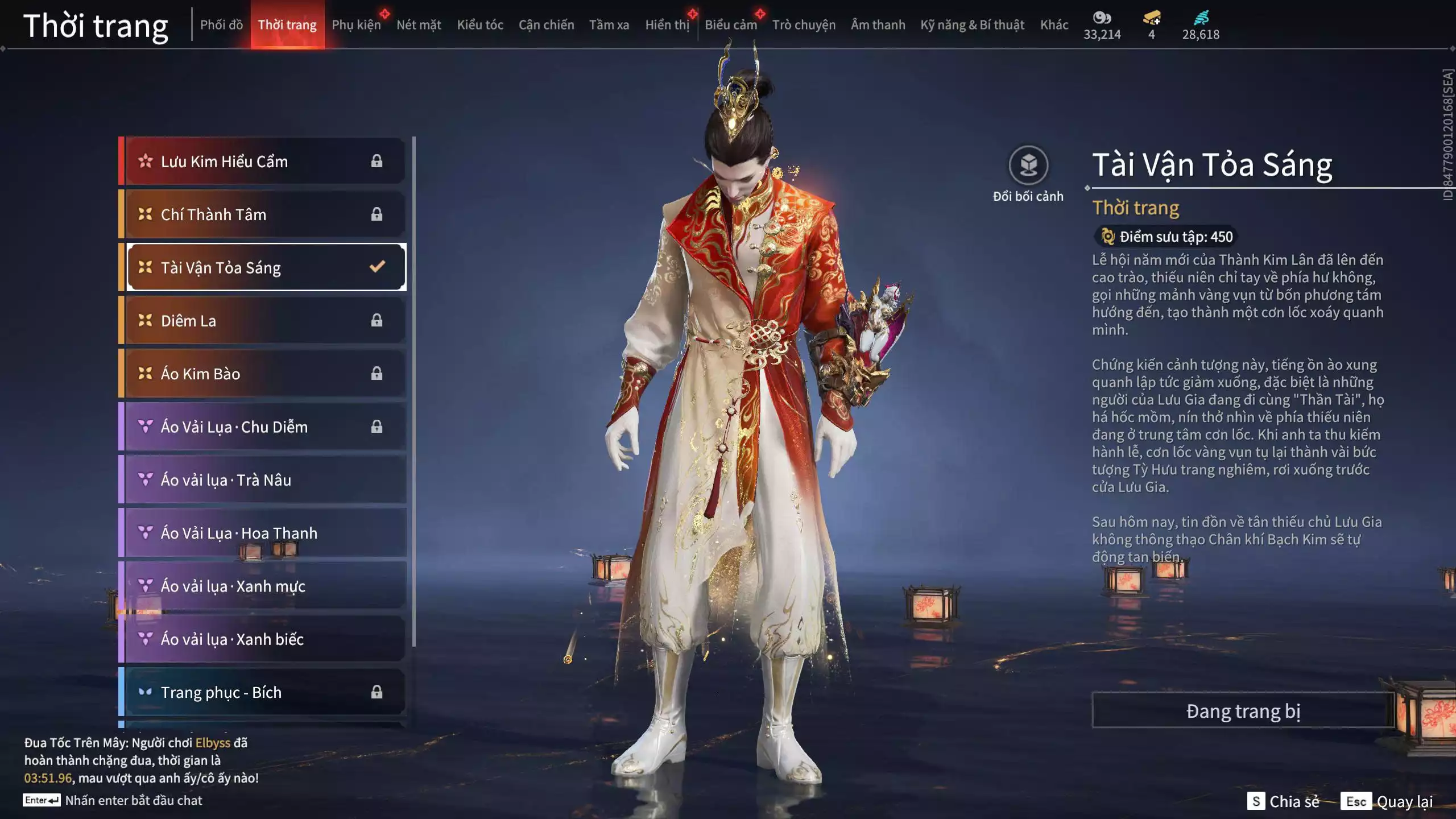1456x819 pixels.
Task: Select Kỹ năng & Bí thuật tab
Action: coord(972,25)
